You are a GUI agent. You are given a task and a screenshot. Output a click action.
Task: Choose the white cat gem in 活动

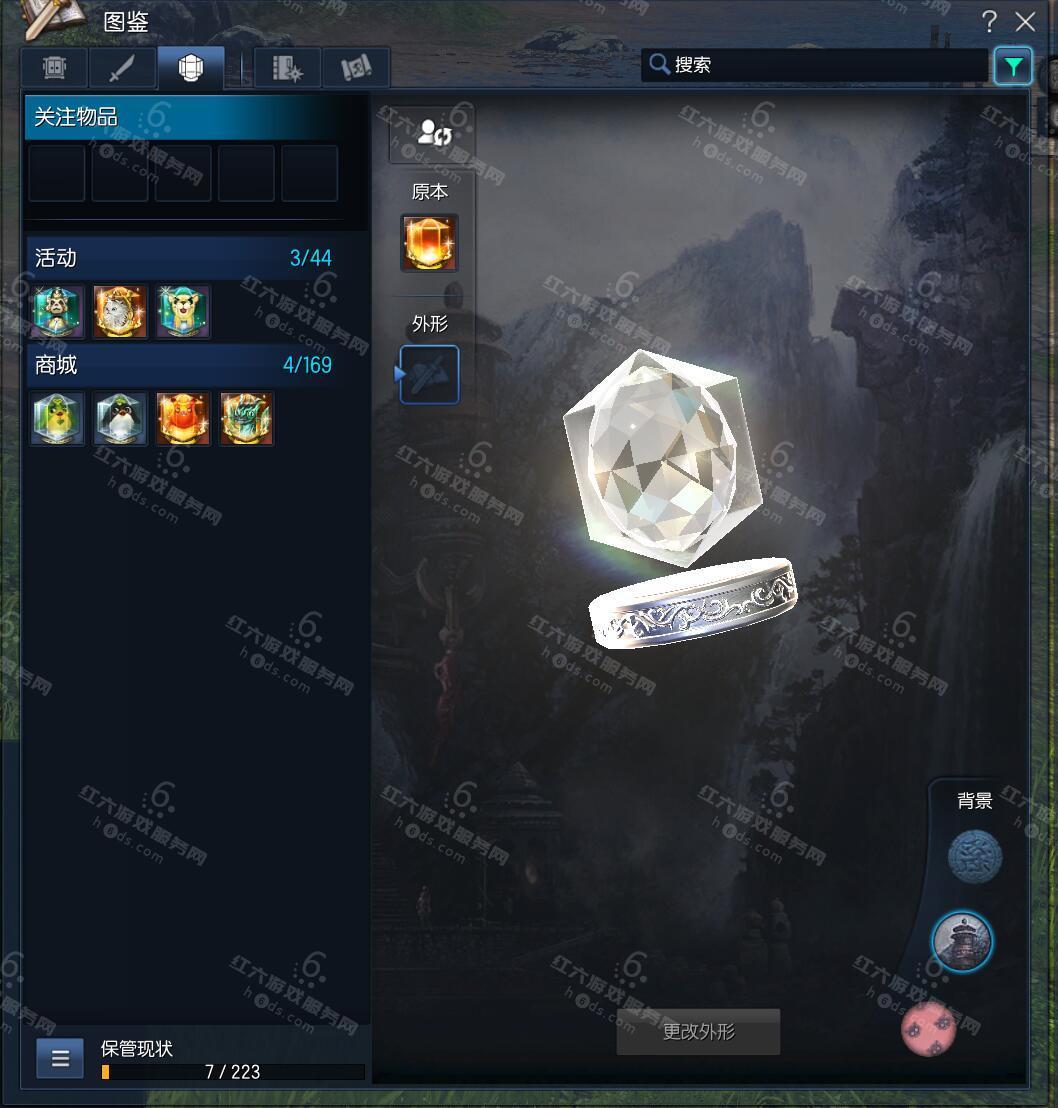click(120, 311)
